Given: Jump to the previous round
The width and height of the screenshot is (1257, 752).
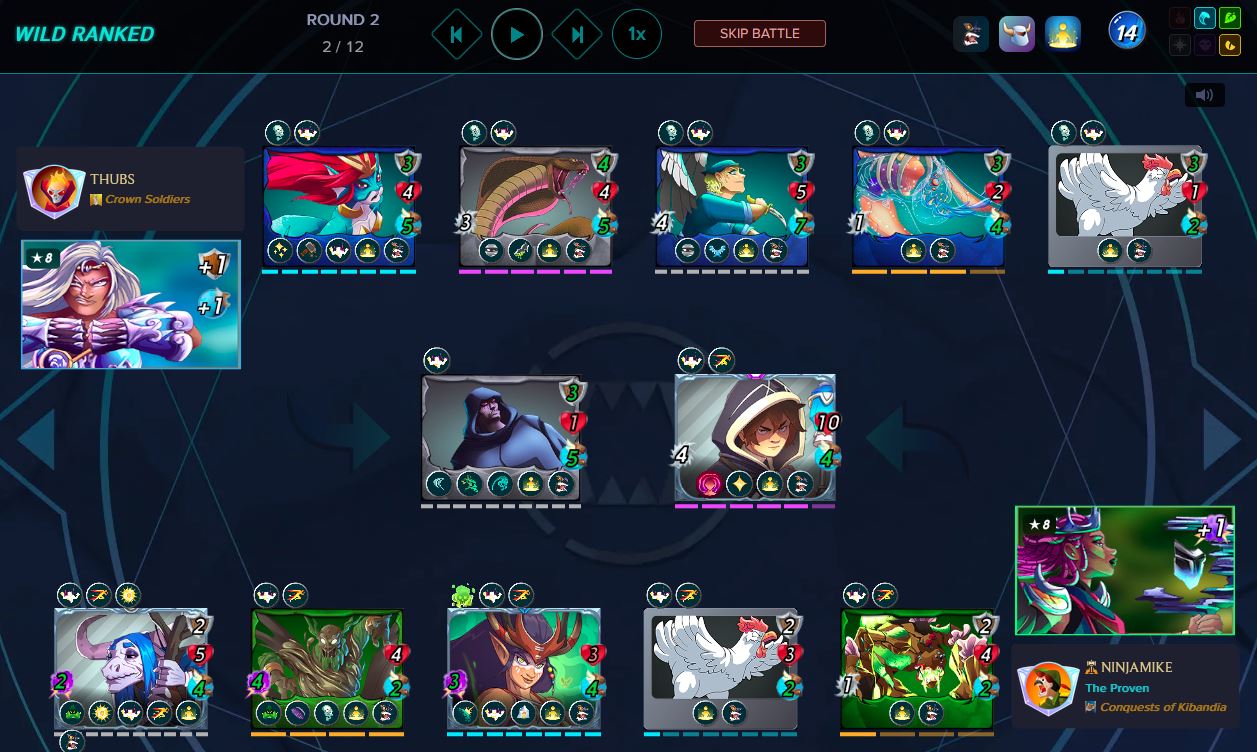Looking at the screenshot, I should point(457,34).
